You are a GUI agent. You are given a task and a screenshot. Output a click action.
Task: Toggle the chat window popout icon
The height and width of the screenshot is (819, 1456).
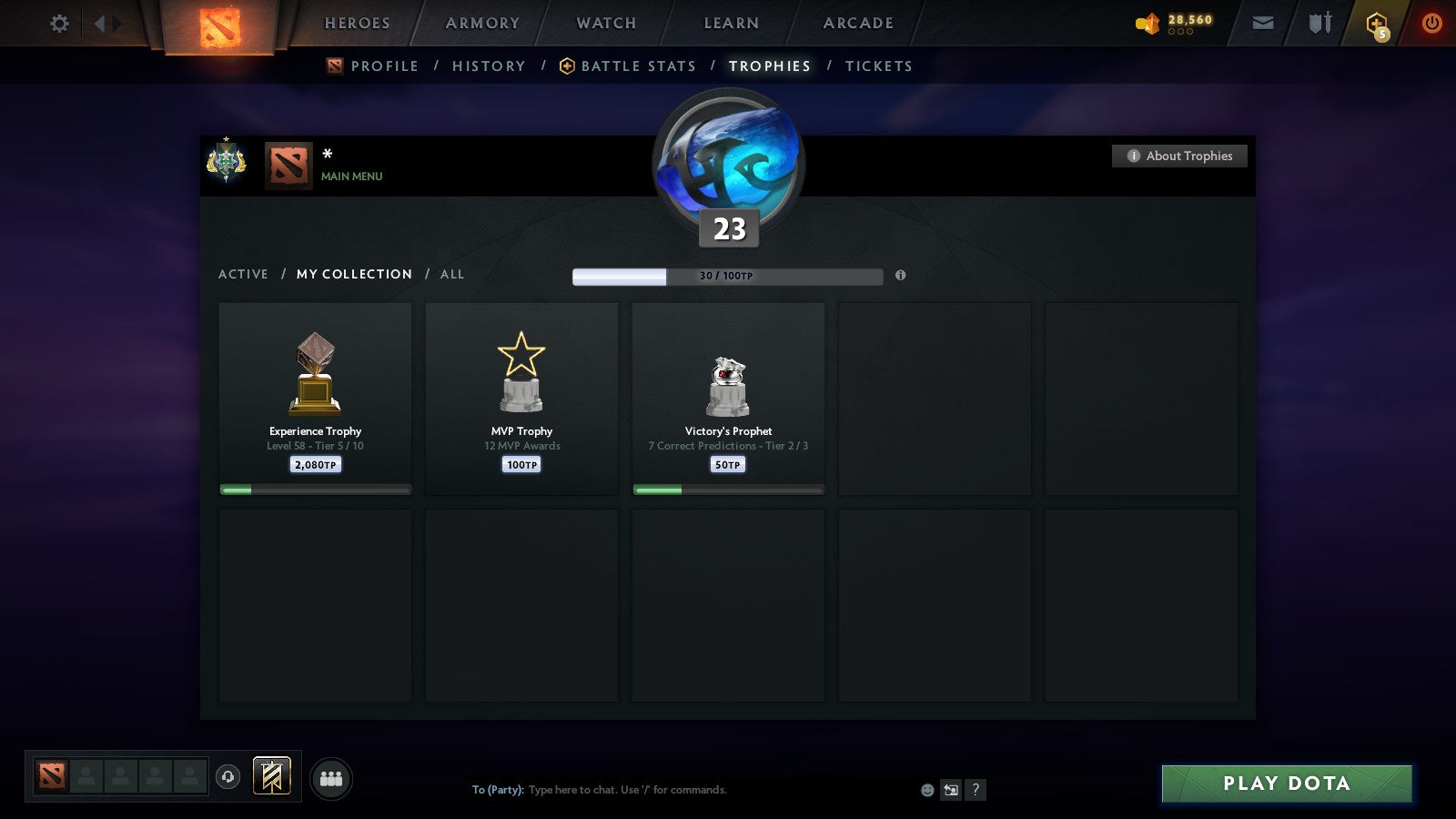949,790
